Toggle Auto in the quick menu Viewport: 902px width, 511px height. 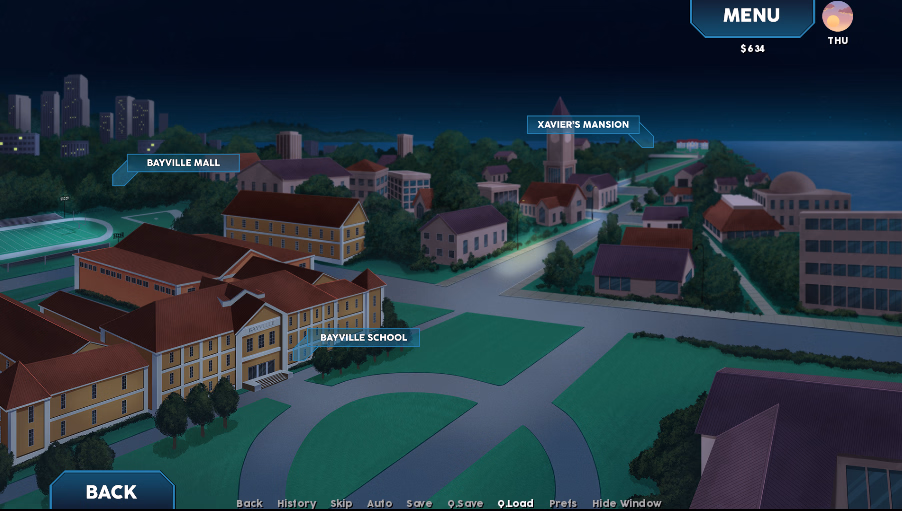(x=379, y=504)
